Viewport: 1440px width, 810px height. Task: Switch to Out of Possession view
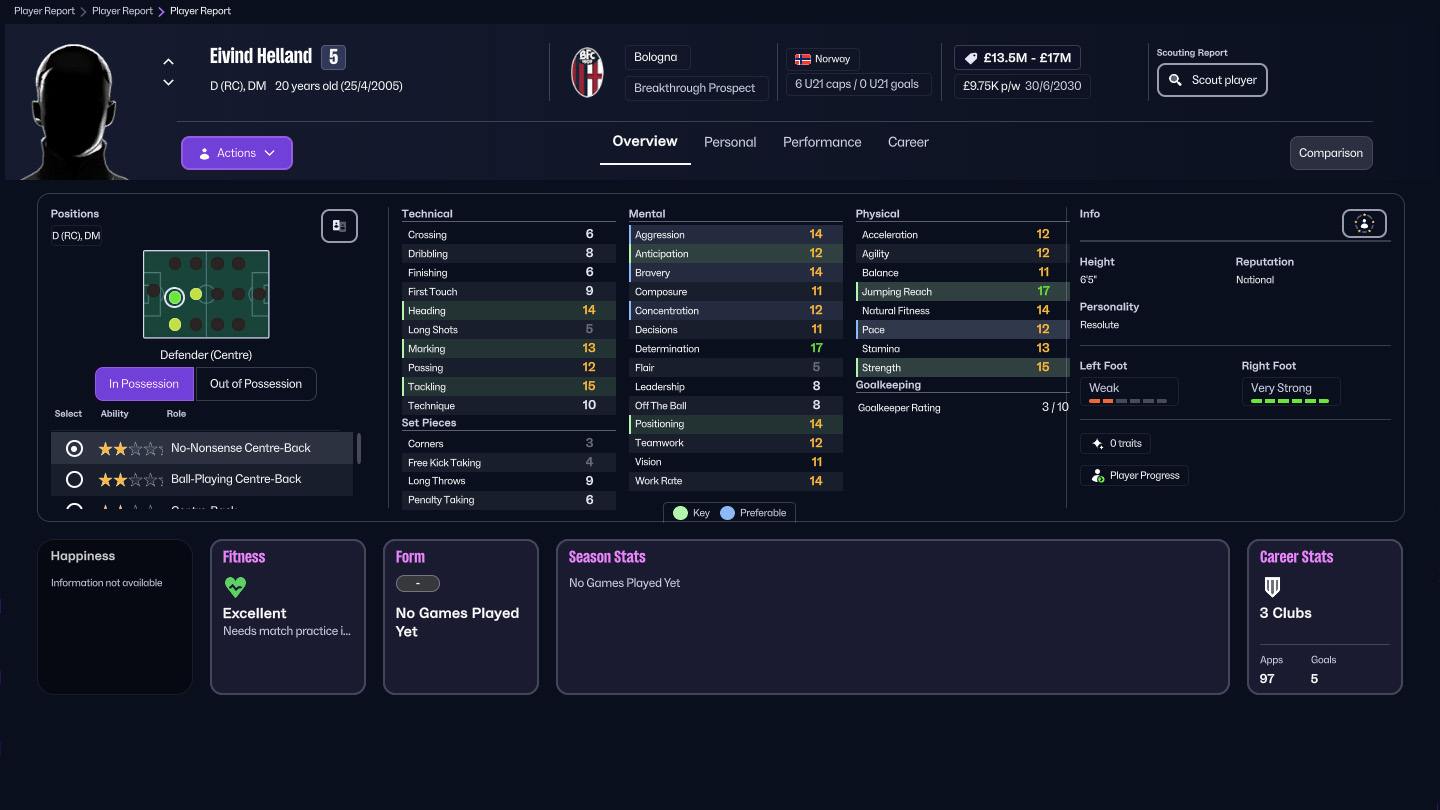click(x=256, y=383)
